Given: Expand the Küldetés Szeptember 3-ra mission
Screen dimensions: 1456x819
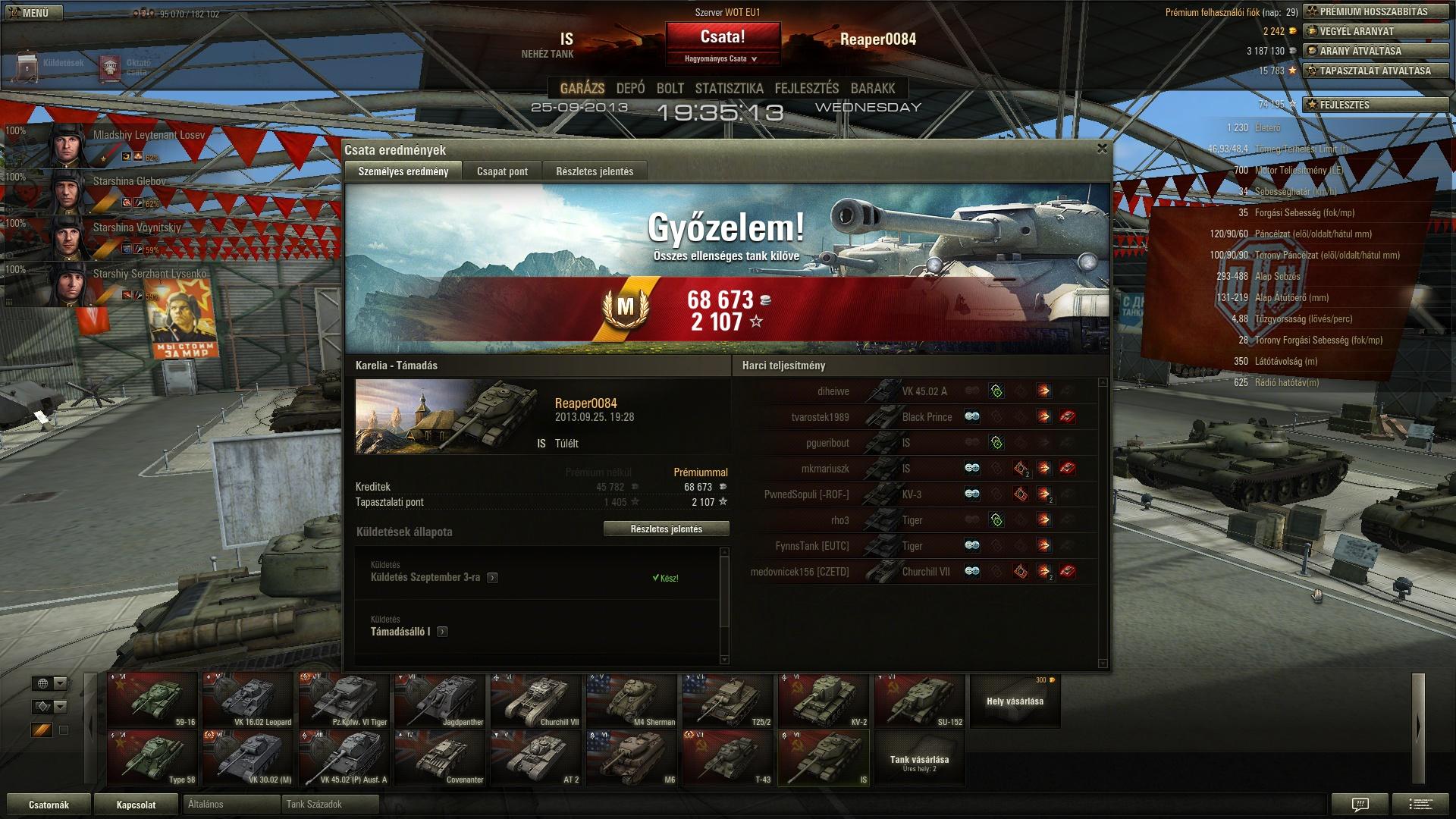Looking at the screenshot, I should point(492,578).
